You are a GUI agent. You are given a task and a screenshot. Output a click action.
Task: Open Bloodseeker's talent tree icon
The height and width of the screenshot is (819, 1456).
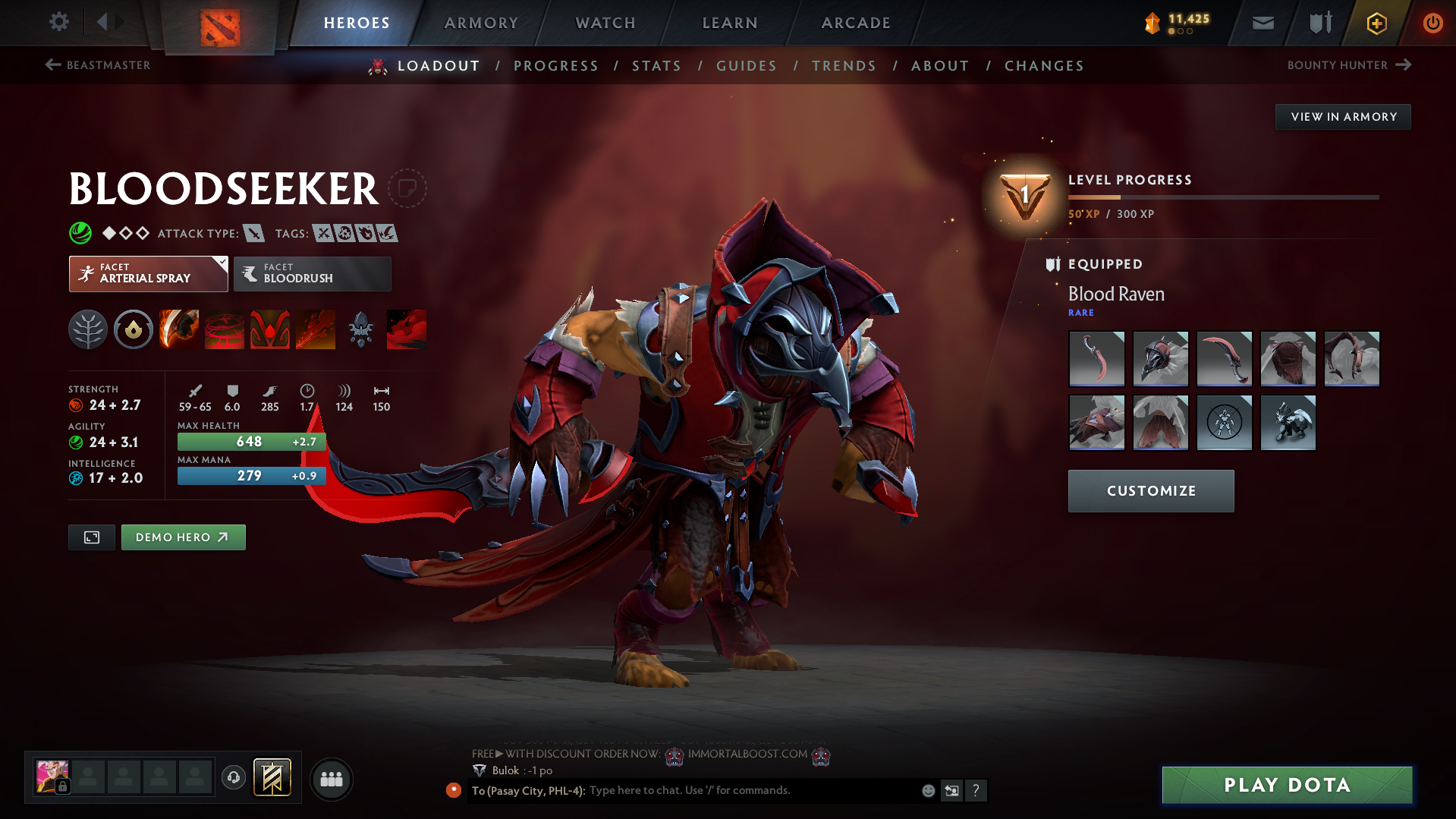tap(88, 329)
